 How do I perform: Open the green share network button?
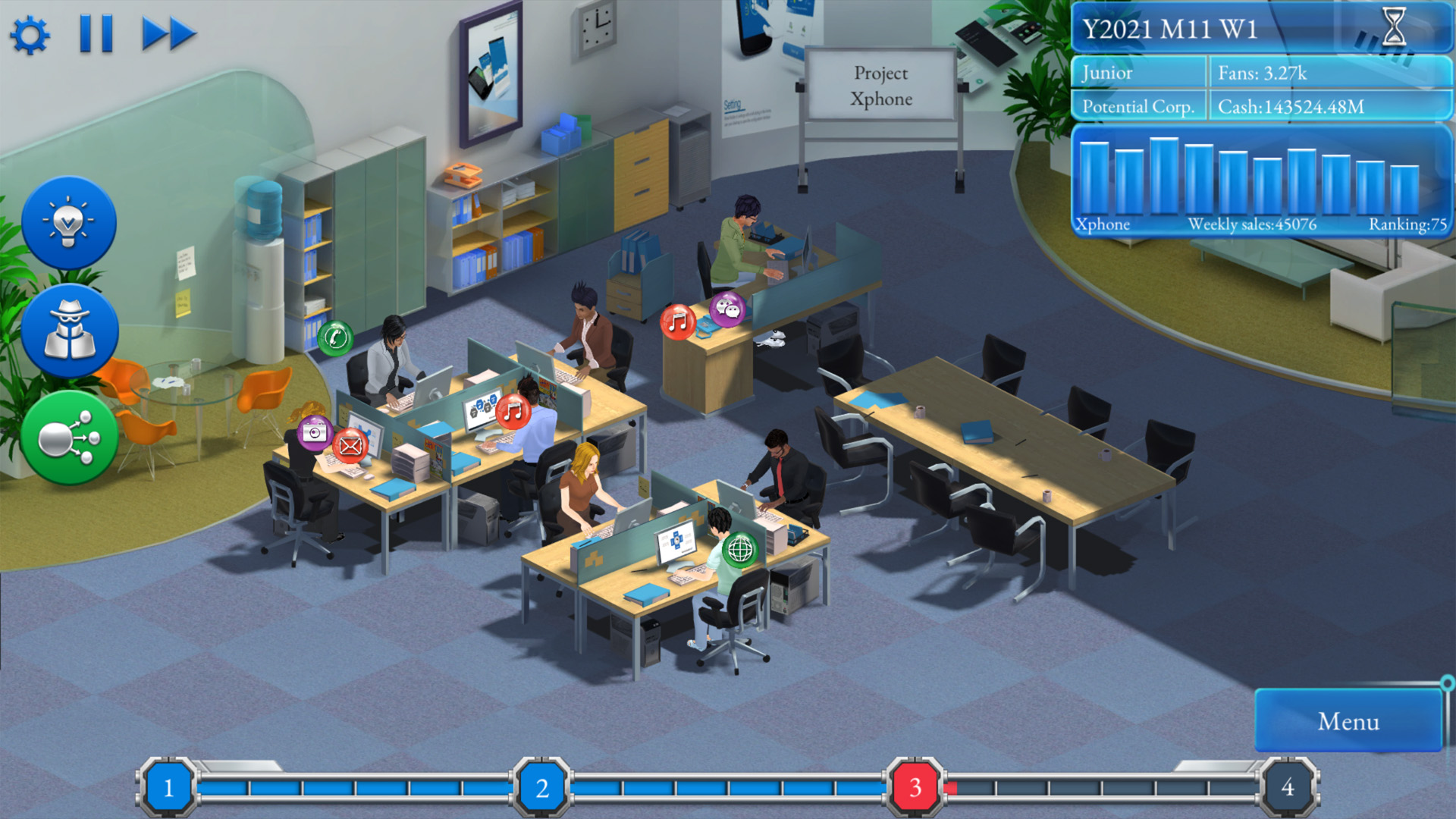(x=69, y=438)
